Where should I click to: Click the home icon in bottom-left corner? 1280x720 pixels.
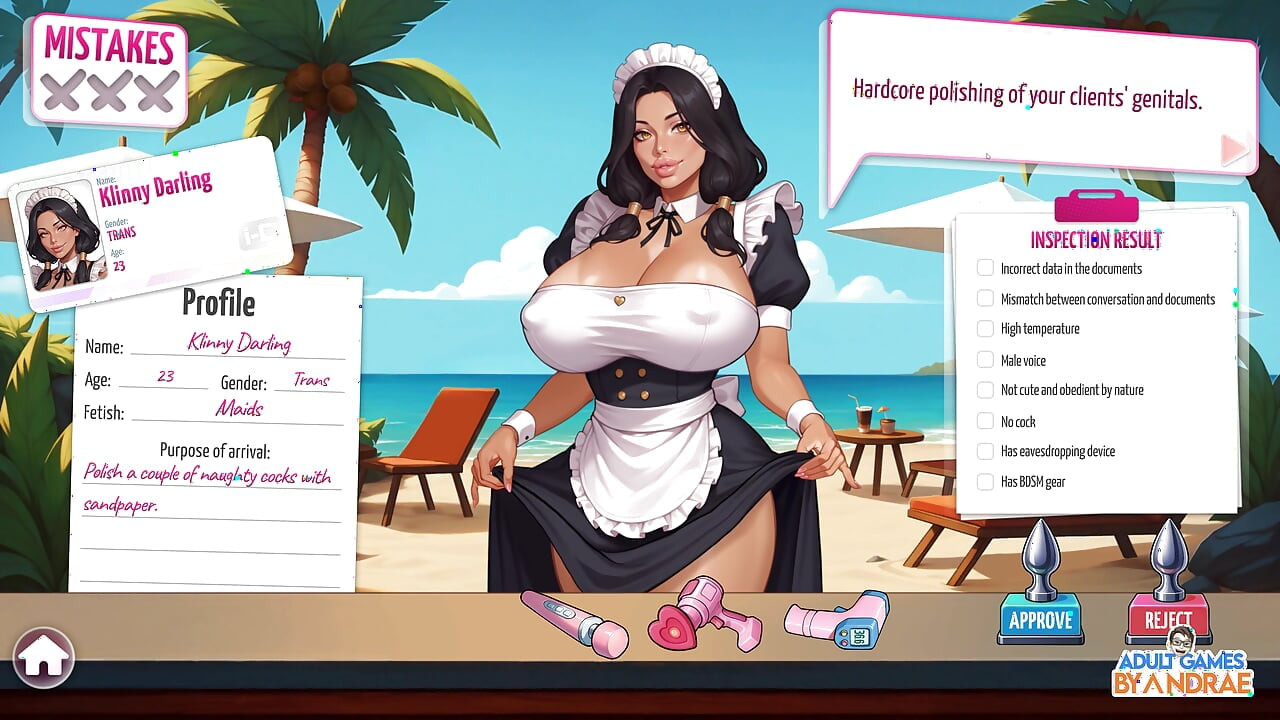(x=44, y=656)
